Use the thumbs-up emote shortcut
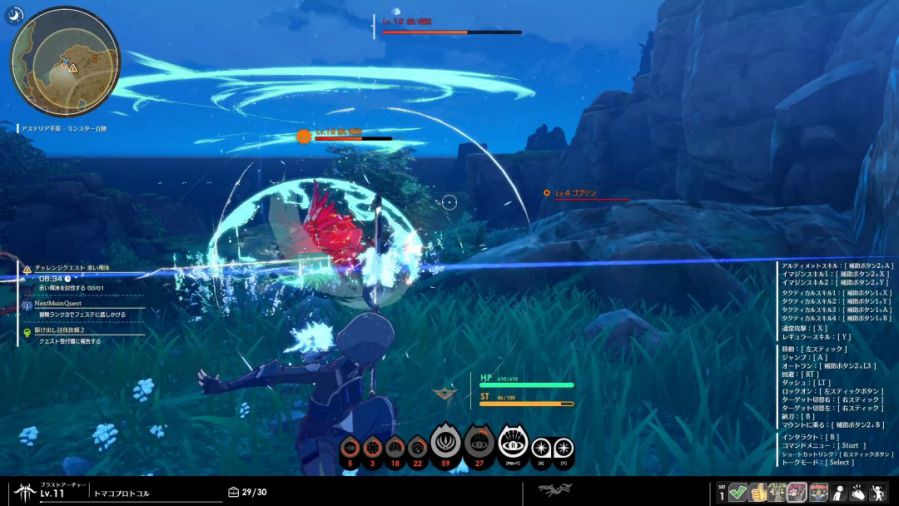 click(x=759, y=491)
